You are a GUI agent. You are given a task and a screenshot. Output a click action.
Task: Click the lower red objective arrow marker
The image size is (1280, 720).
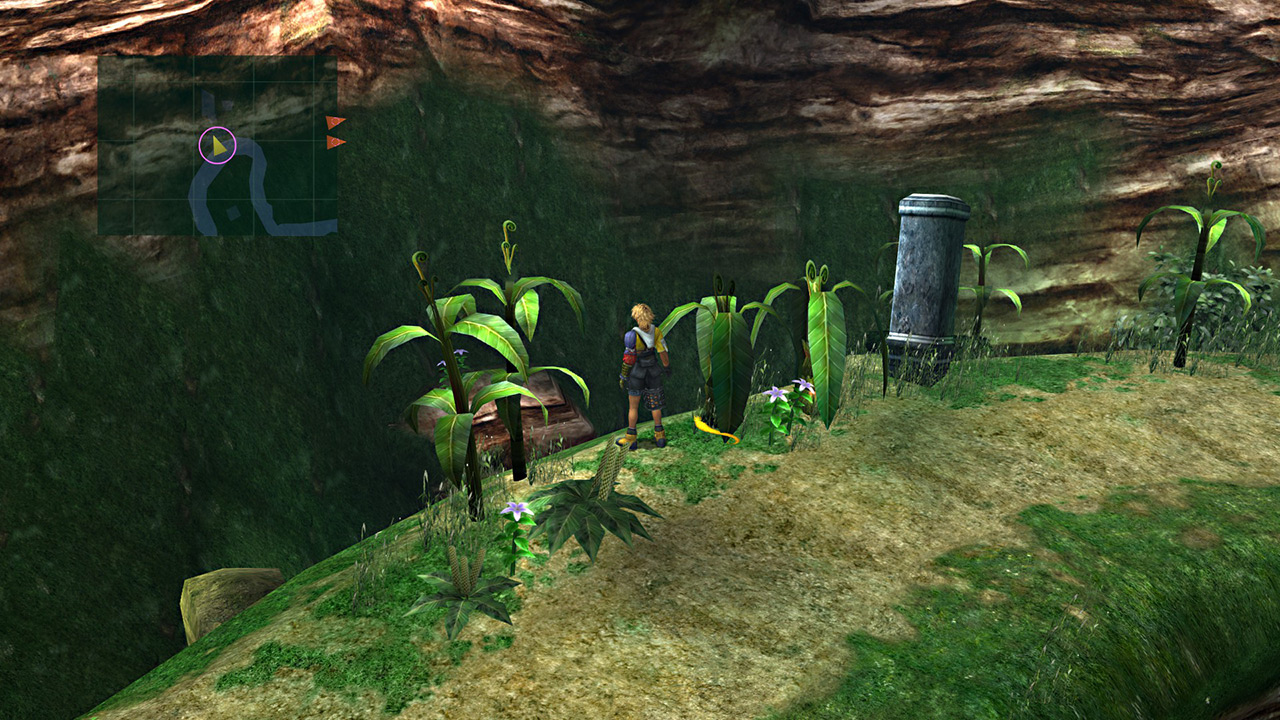(335, 142)
